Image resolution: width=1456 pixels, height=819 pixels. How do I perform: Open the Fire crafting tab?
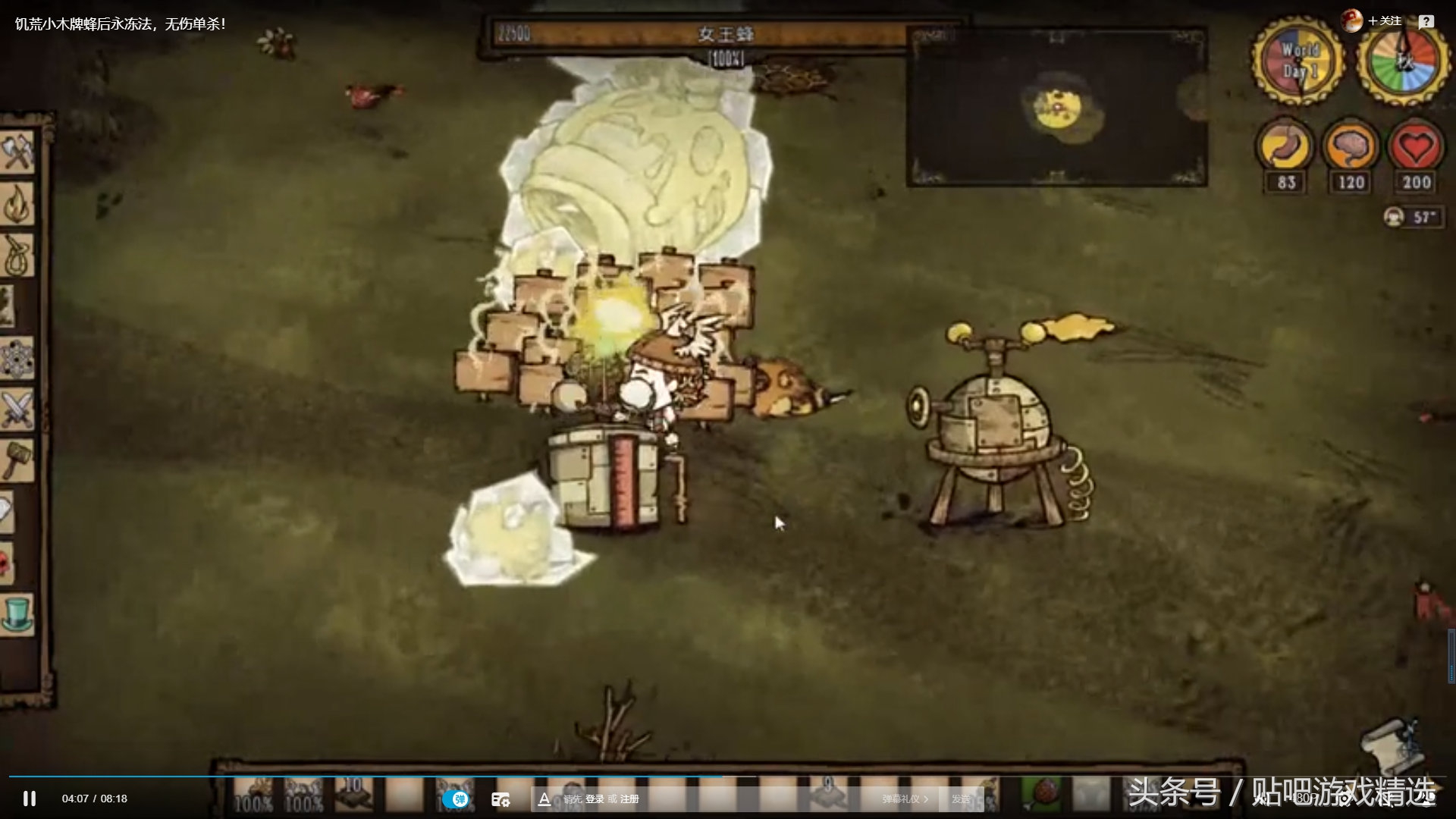coord(17,203)
